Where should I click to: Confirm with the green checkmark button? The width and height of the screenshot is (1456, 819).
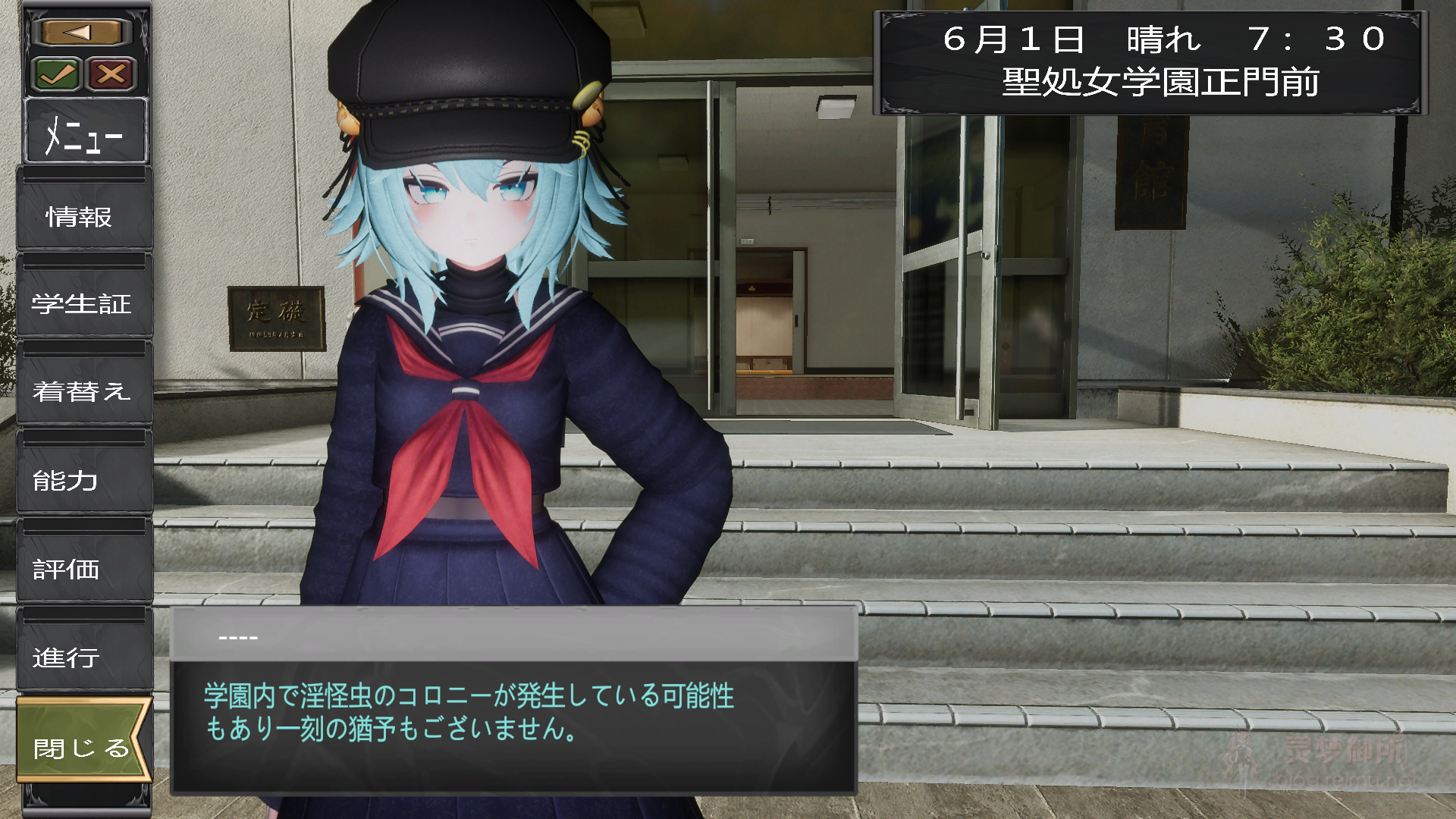click(57, 74)
